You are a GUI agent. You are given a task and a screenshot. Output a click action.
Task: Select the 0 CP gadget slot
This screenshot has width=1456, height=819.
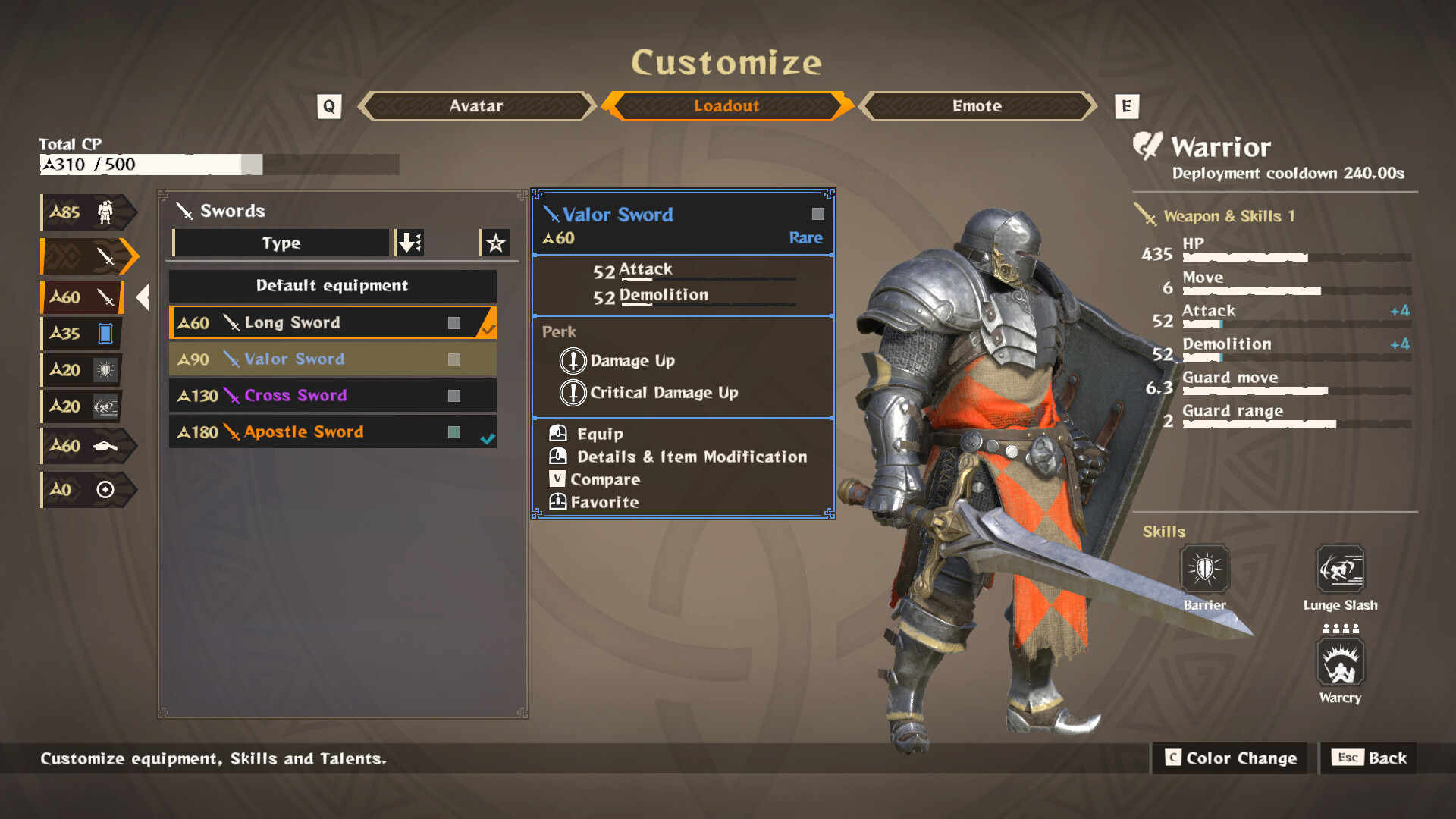(85, 489)
